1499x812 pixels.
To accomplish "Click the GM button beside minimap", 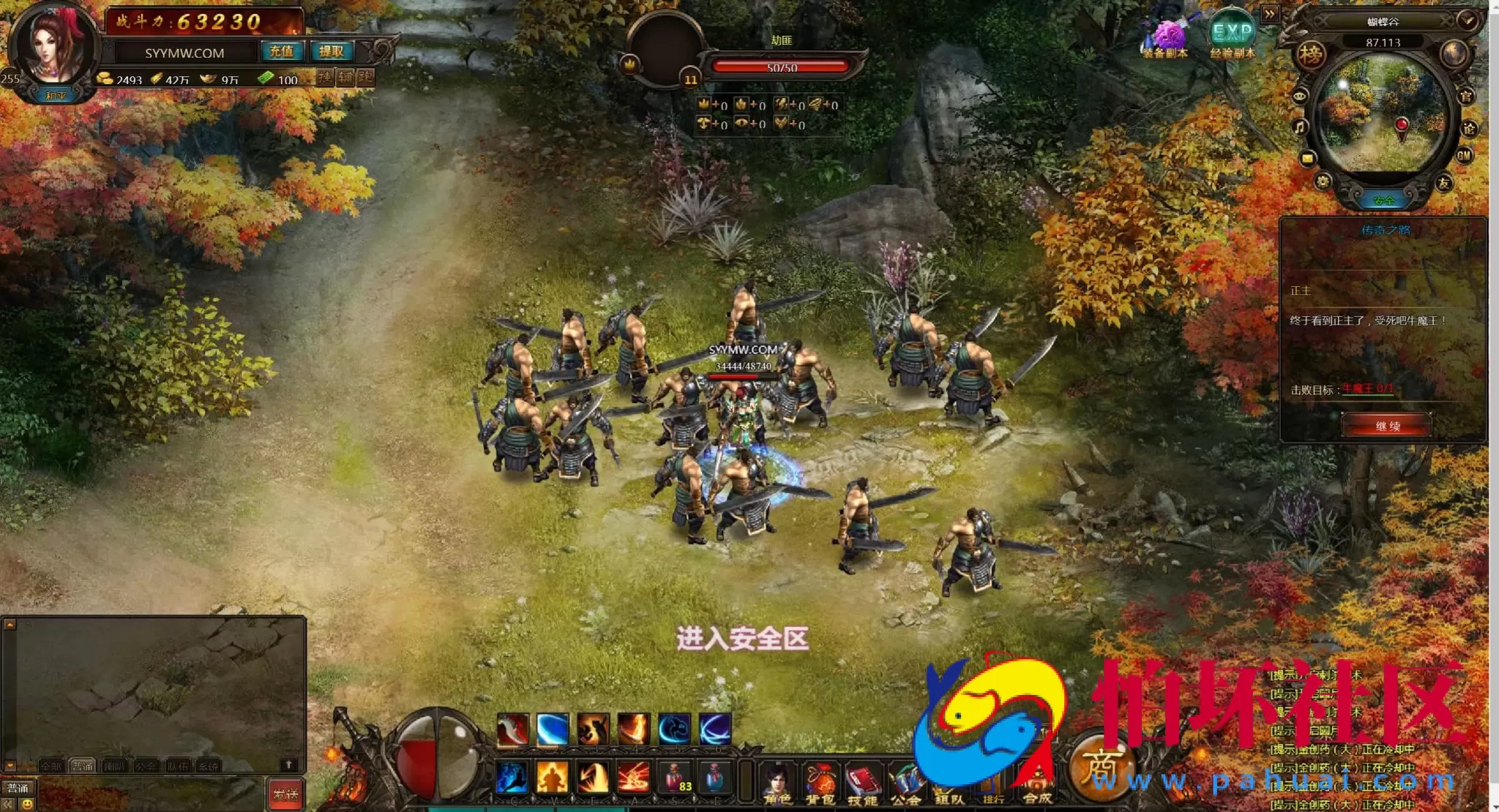I will [1463, 155].
